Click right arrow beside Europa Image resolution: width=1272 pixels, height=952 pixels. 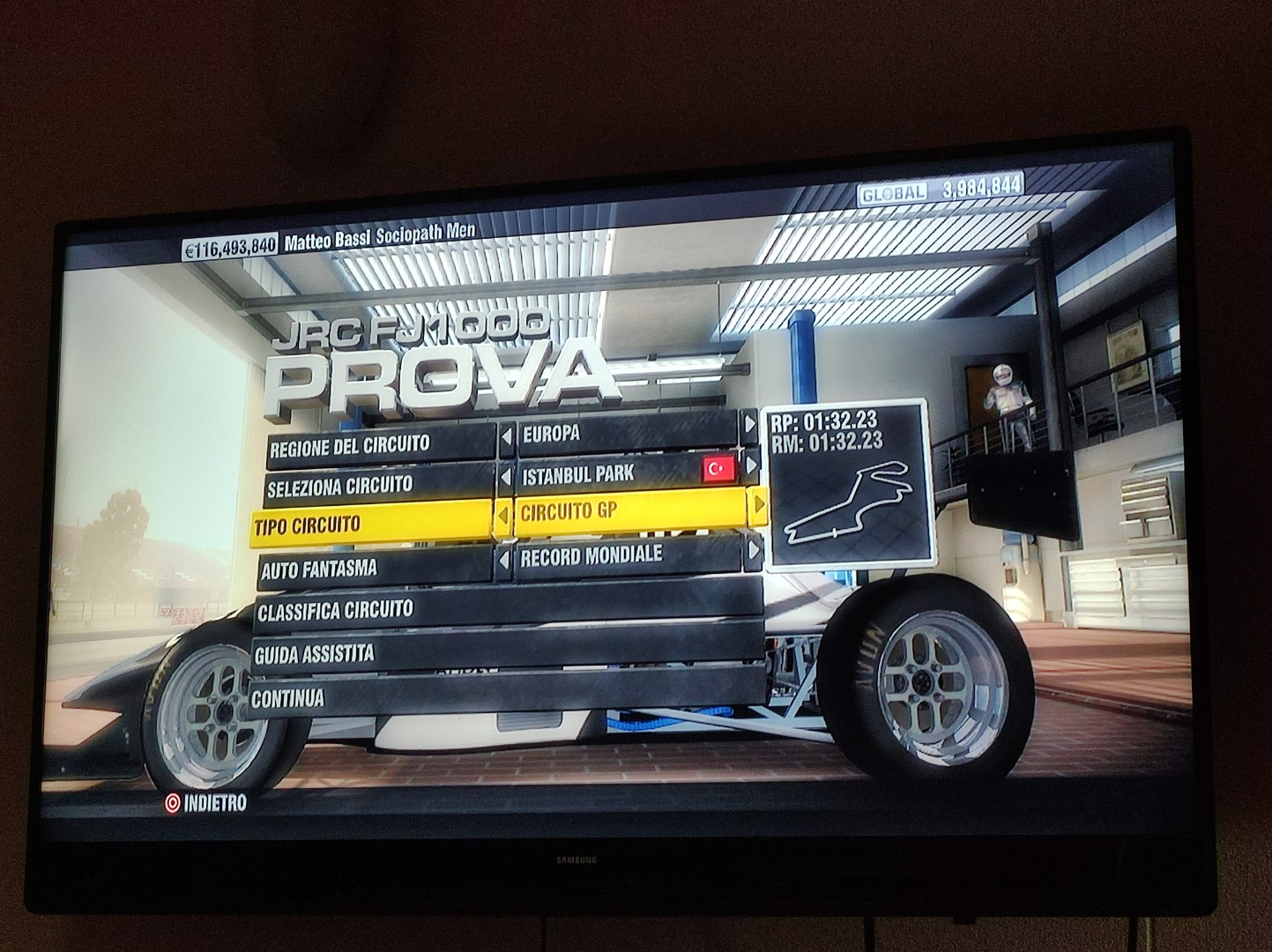pyautogui.click(x=749, y=425)
